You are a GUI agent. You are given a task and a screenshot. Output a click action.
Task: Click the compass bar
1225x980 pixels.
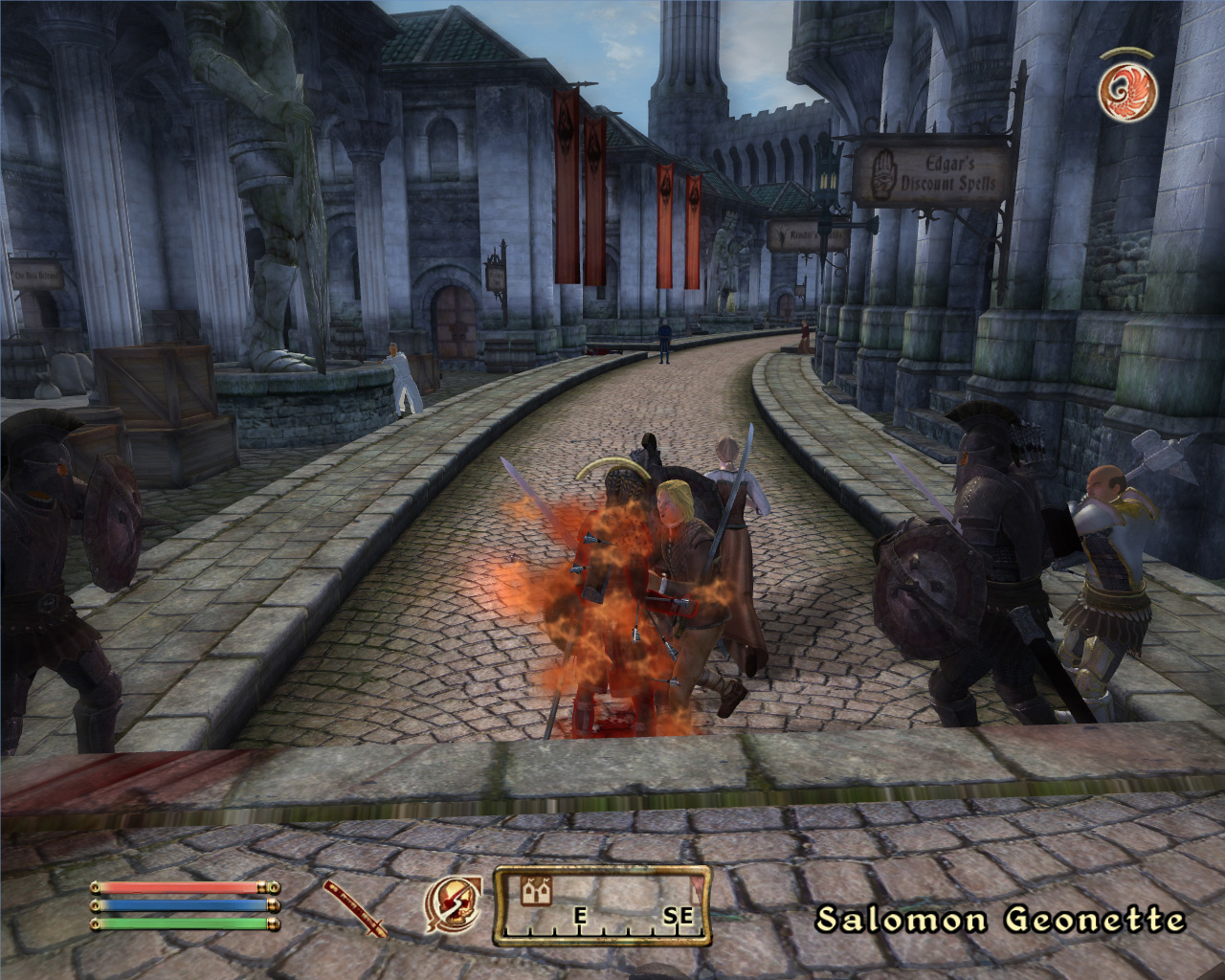(602, 905)
